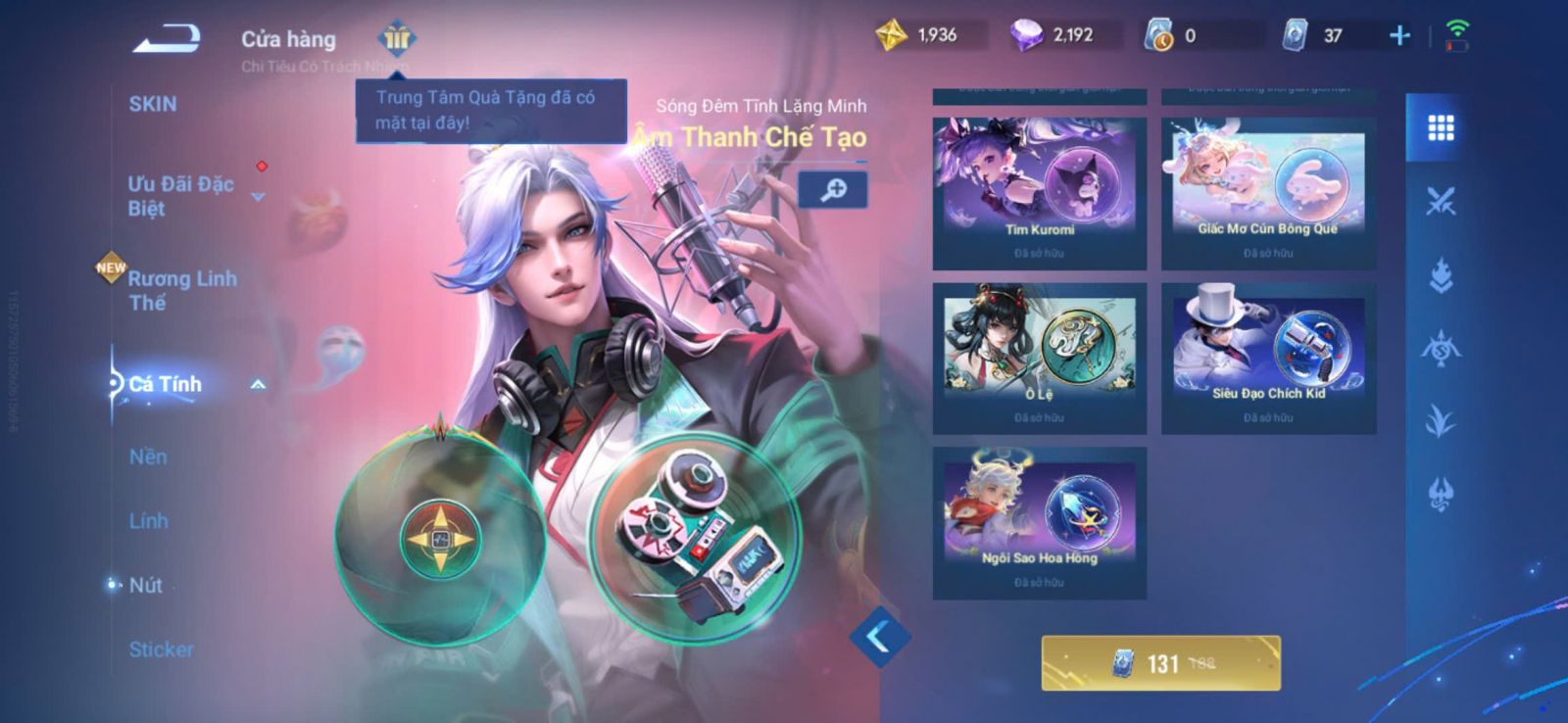The width and height of the screenshot is (1568, 723).
Task: Open the gift center icon
Action: pos(397,38)
